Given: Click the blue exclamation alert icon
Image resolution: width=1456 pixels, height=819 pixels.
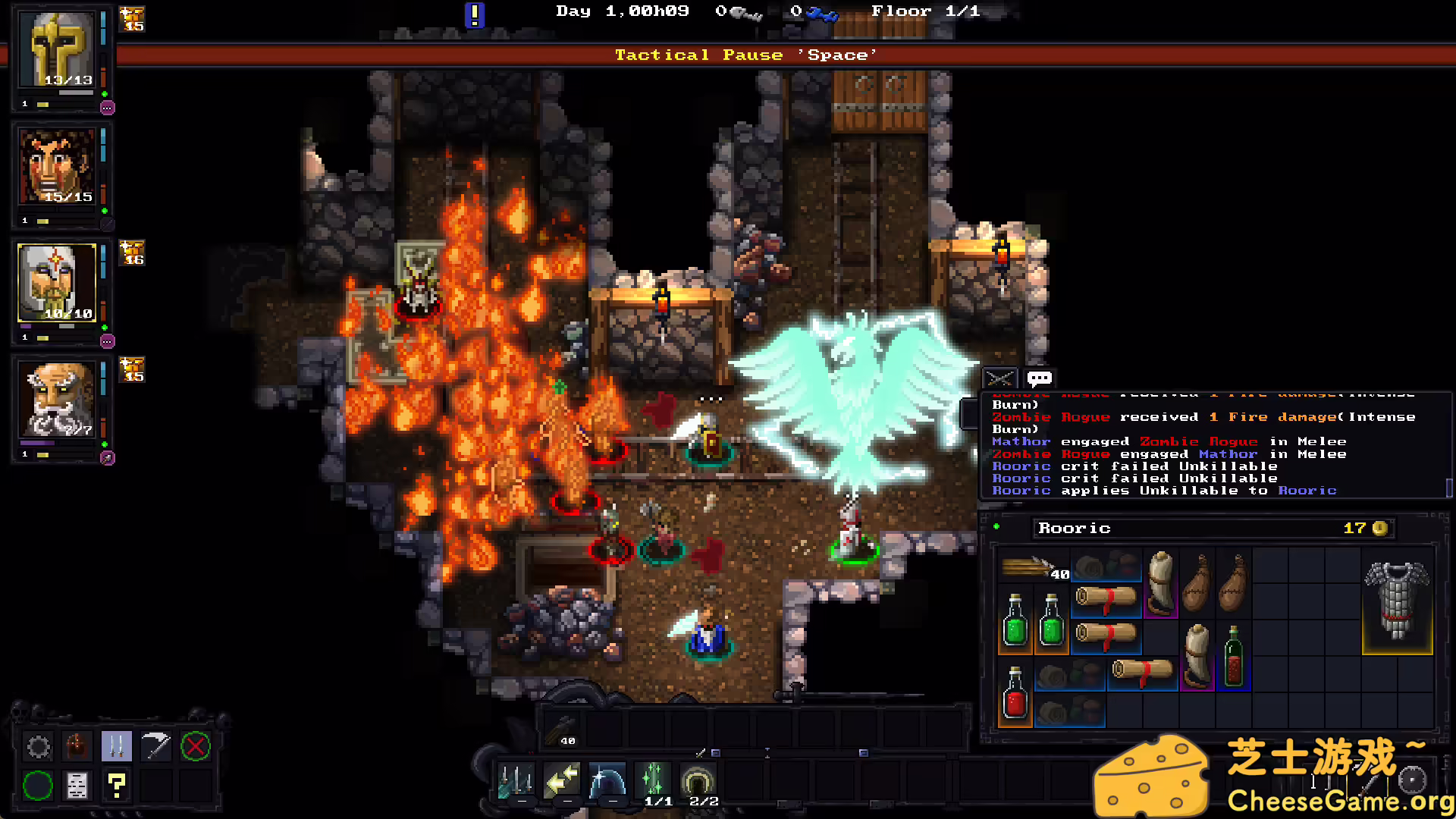Looking at the screenshot, I should [474, 14].
